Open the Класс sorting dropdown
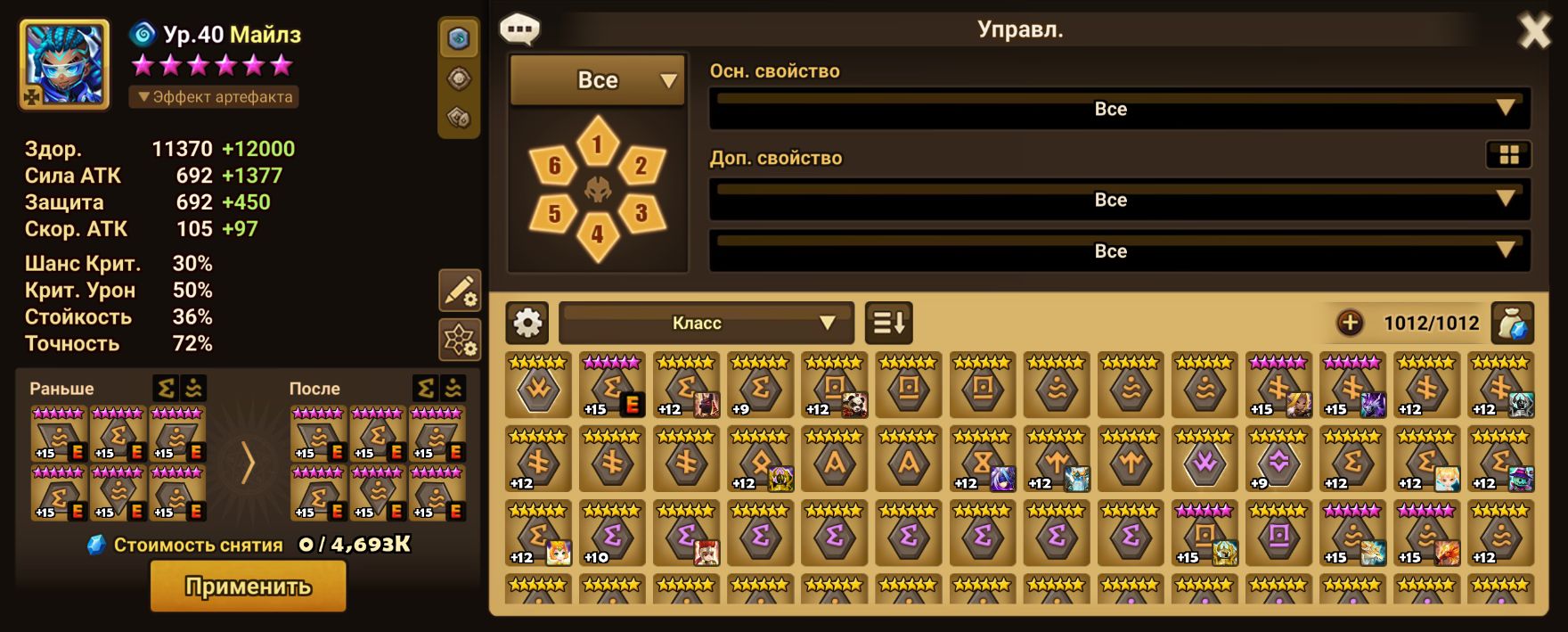Viewport: 1568px width, 632px height. (706, 323)
